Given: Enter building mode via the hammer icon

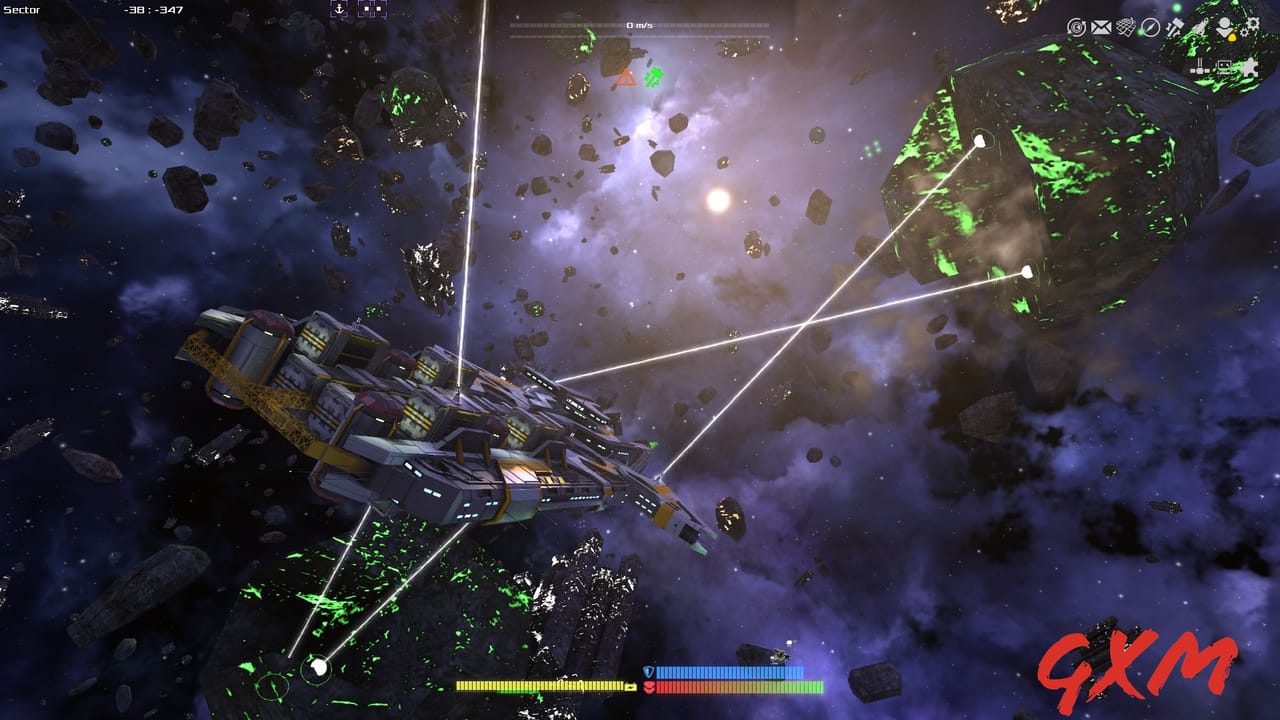Looking at the screenshot, I should tap(1175, 27).
